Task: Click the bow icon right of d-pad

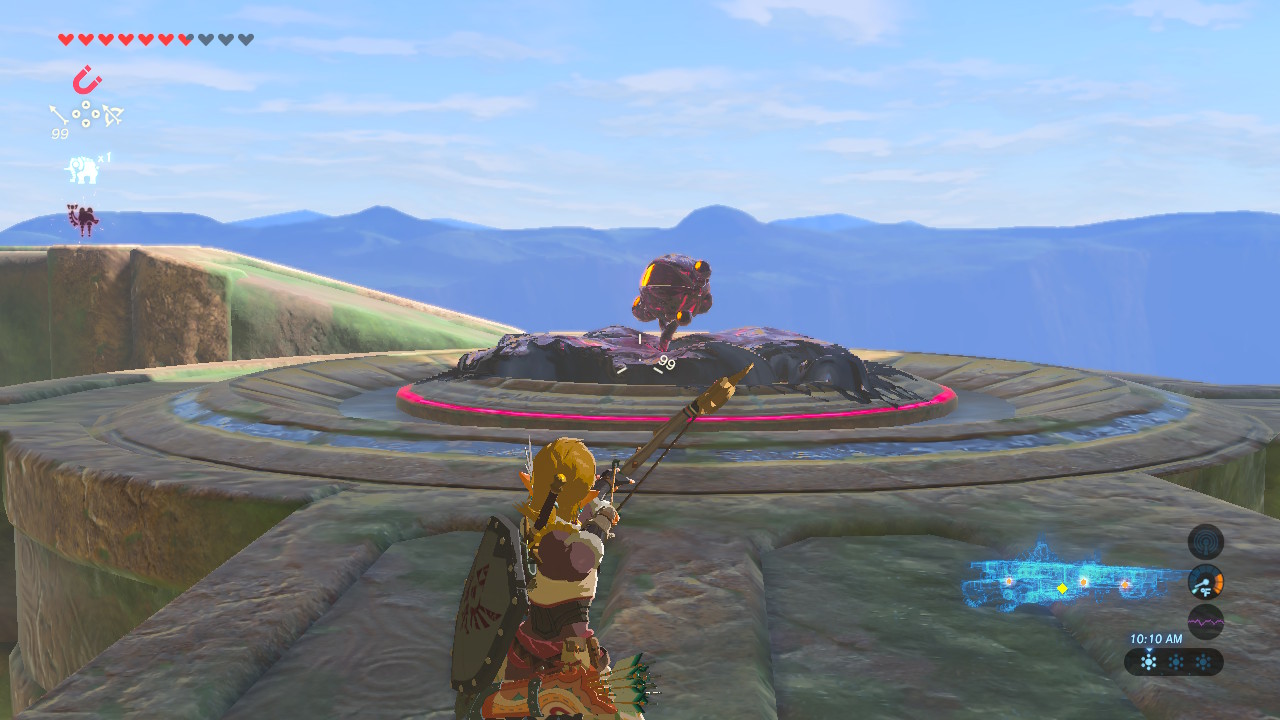Action: (x=112, y=114)
